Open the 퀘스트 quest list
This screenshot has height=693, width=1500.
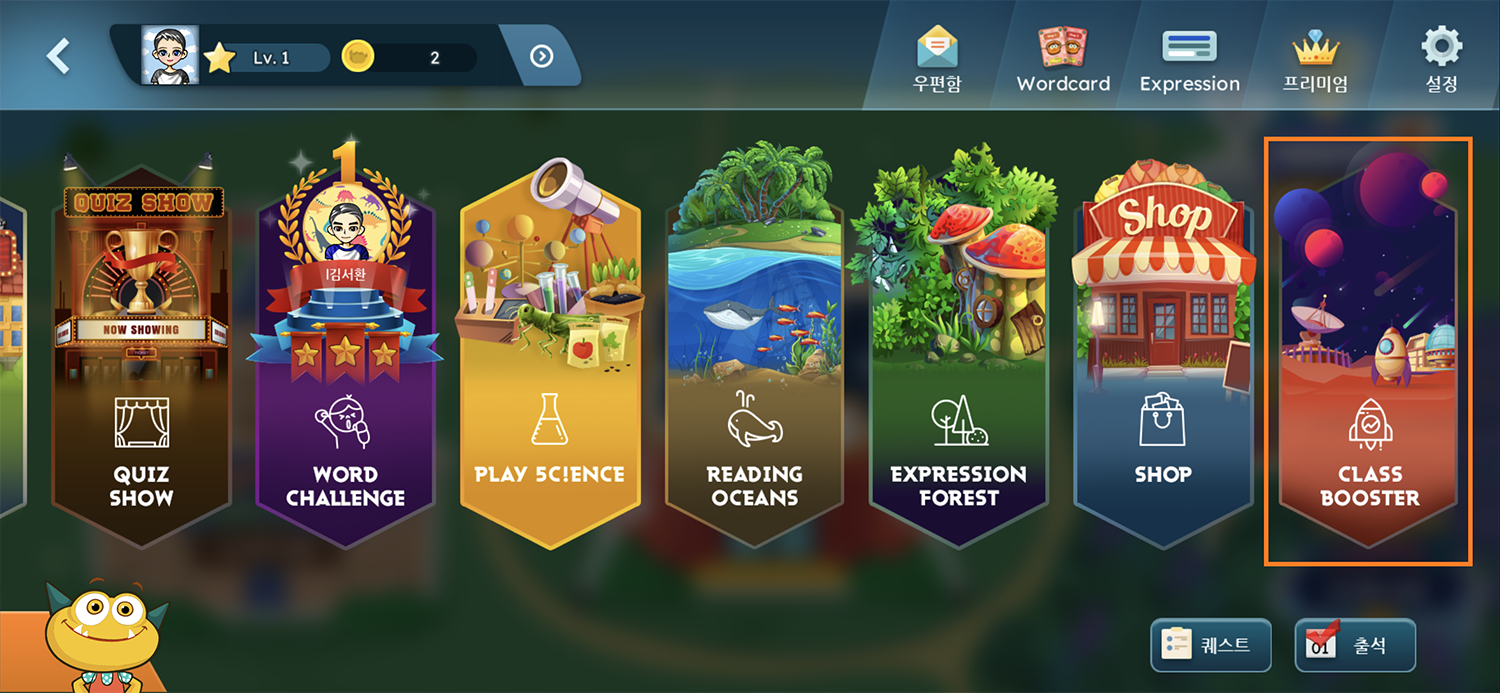click(x=1210, y=645)
